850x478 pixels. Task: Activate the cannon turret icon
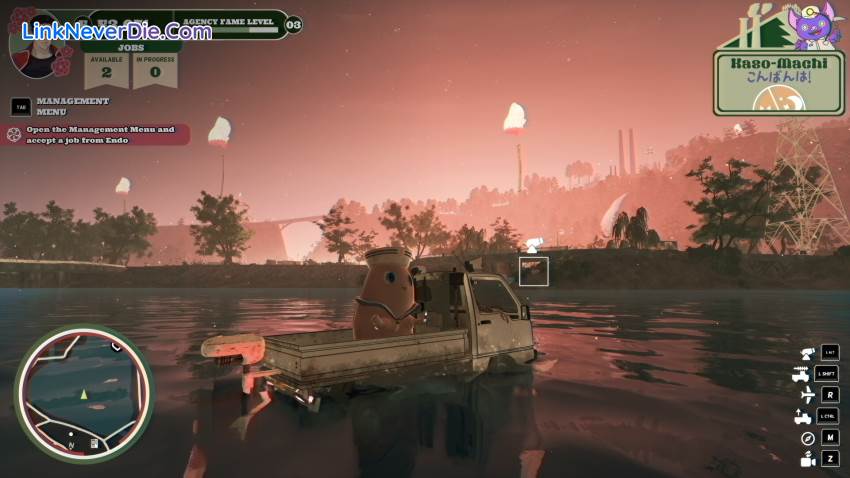coord(806,352)
